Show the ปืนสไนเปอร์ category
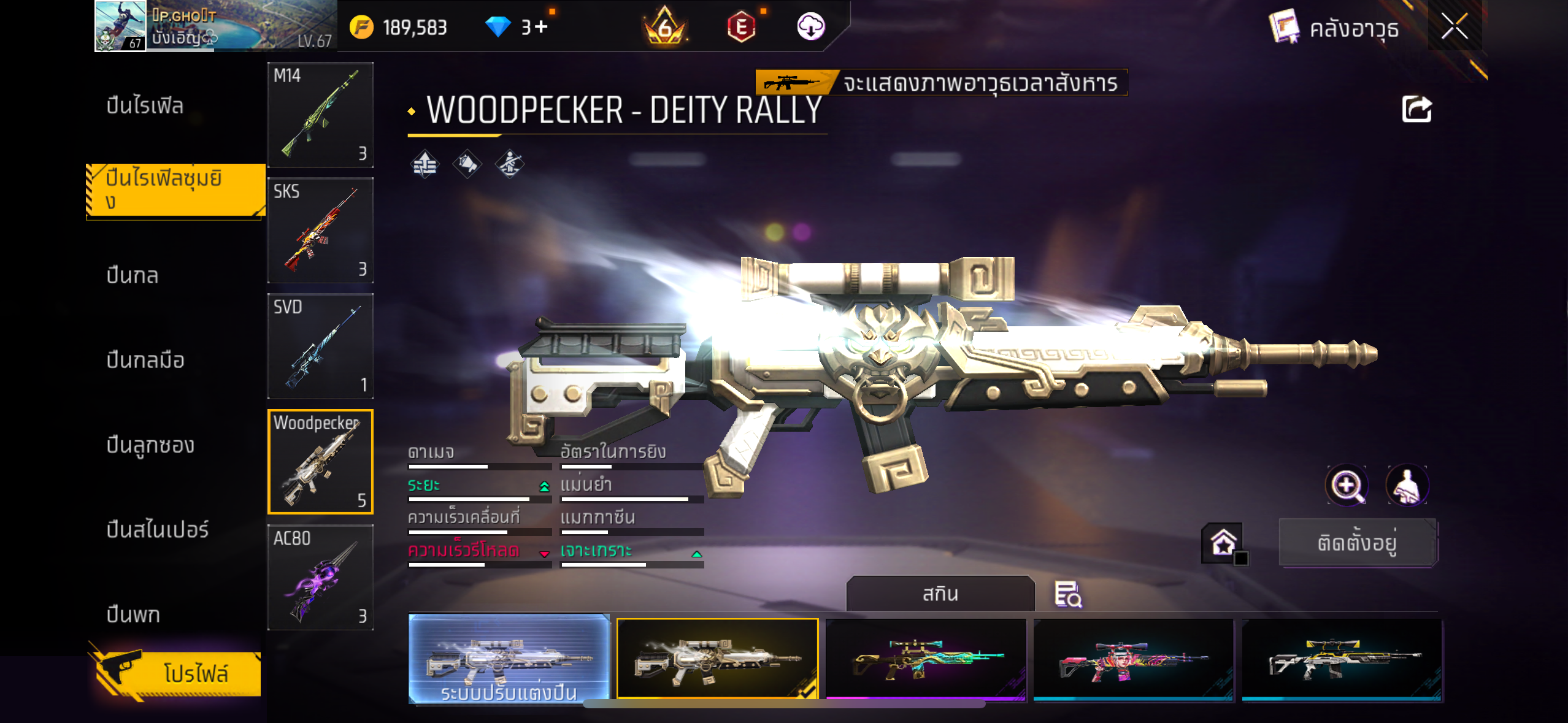This screenshot has width=1568, height=723. (158, 529)
